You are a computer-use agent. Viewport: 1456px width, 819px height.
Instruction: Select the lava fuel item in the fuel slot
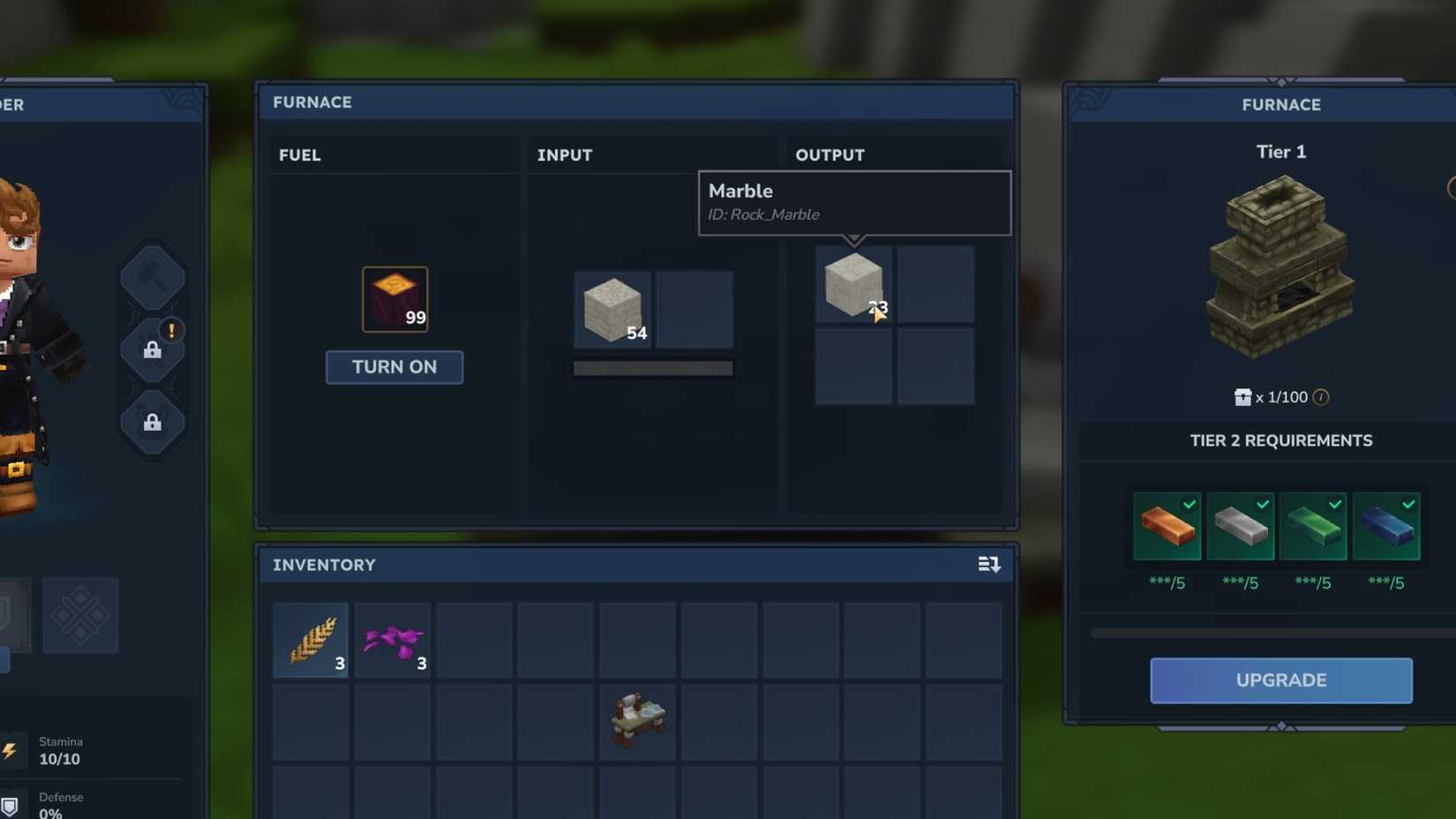pyautogui.click(x=394, y=299)
